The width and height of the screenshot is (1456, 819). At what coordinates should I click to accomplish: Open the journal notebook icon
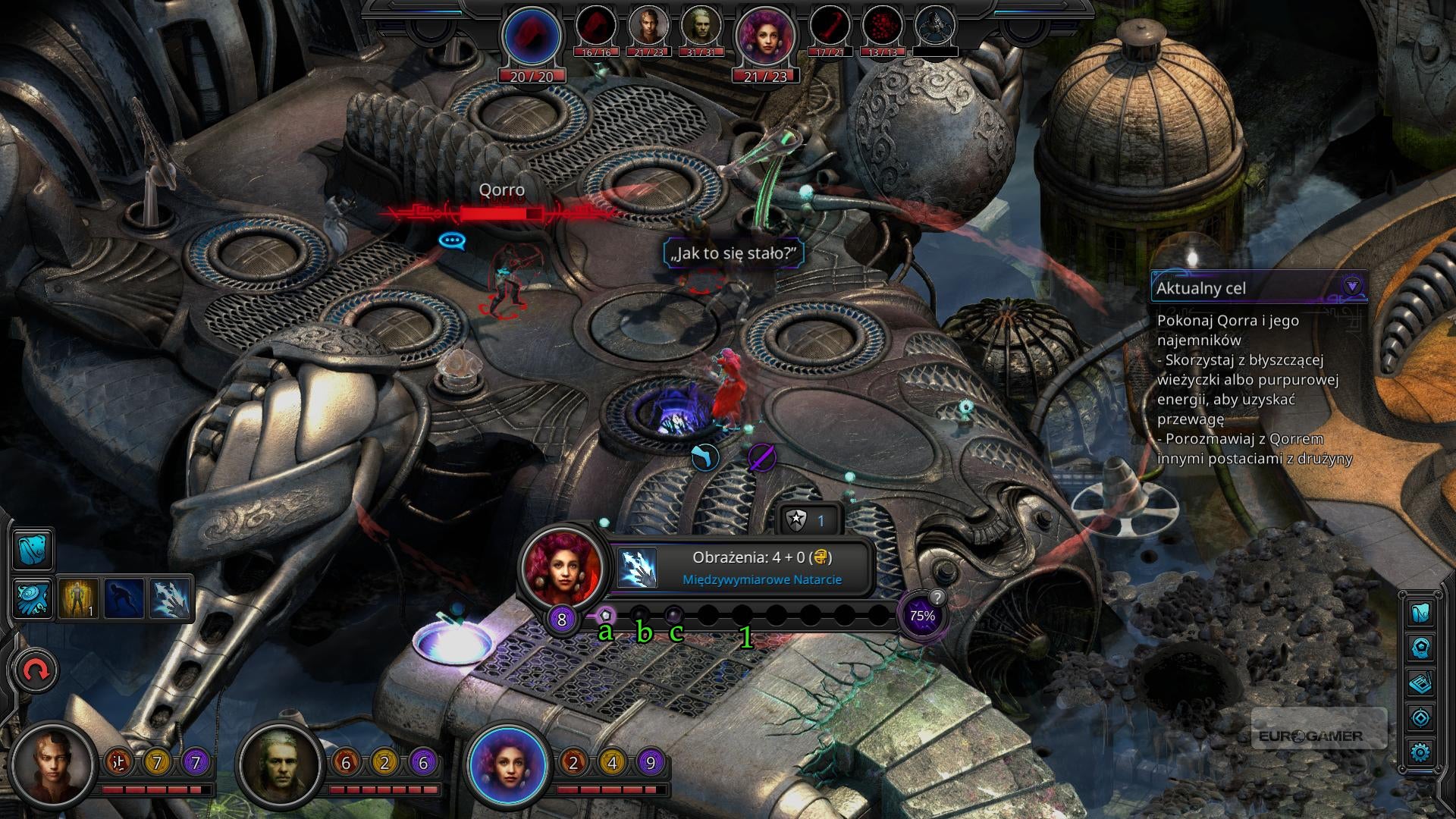tap(1420, 683)
